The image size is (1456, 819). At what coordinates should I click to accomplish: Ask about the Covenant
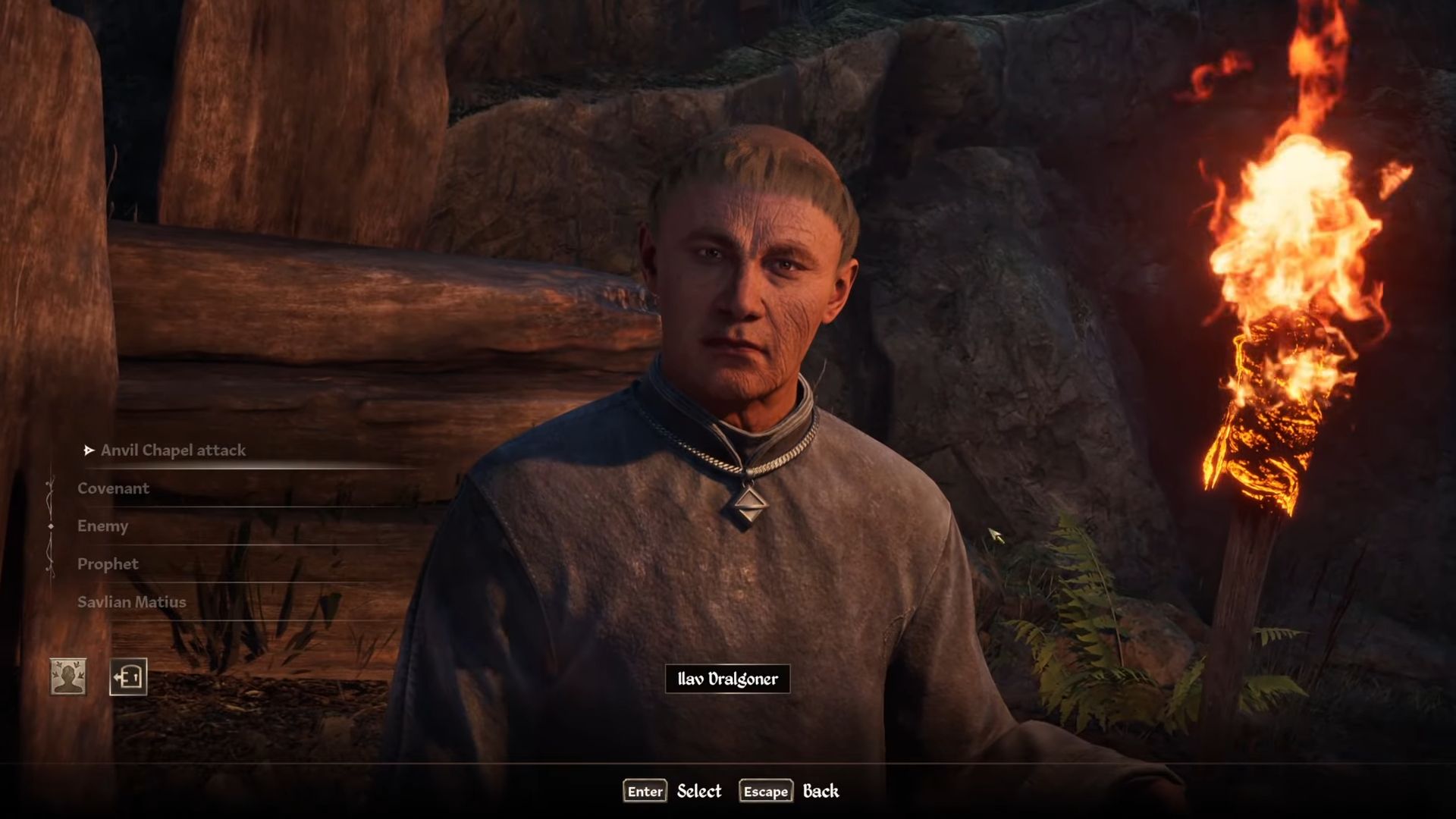[113, 488]
